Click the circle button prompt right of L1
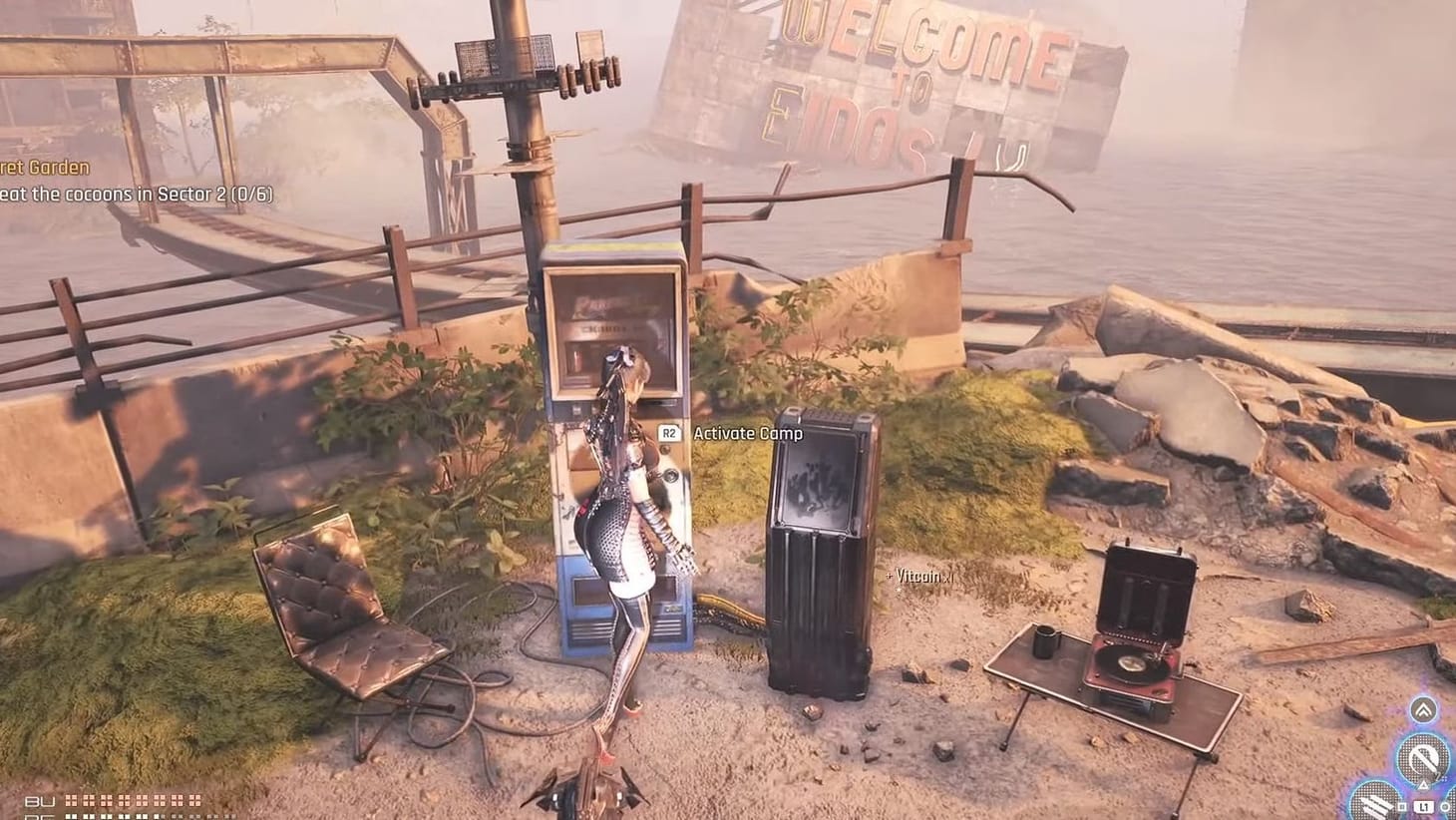 (x=1444, y=806)
